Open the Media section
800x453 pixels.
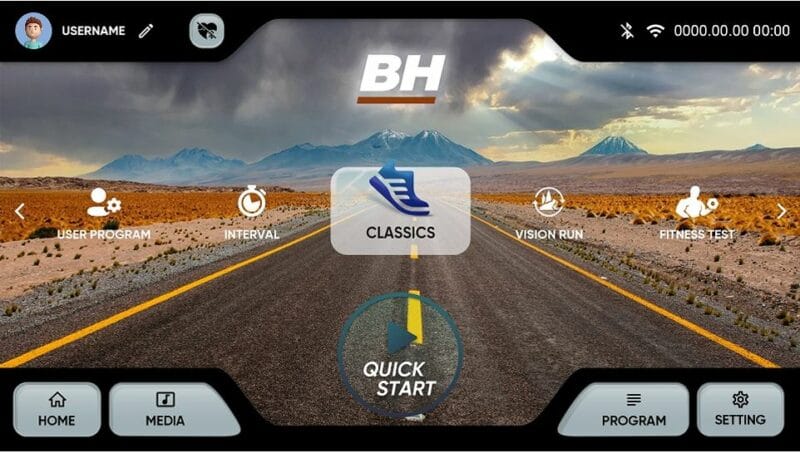click(166, 409)
